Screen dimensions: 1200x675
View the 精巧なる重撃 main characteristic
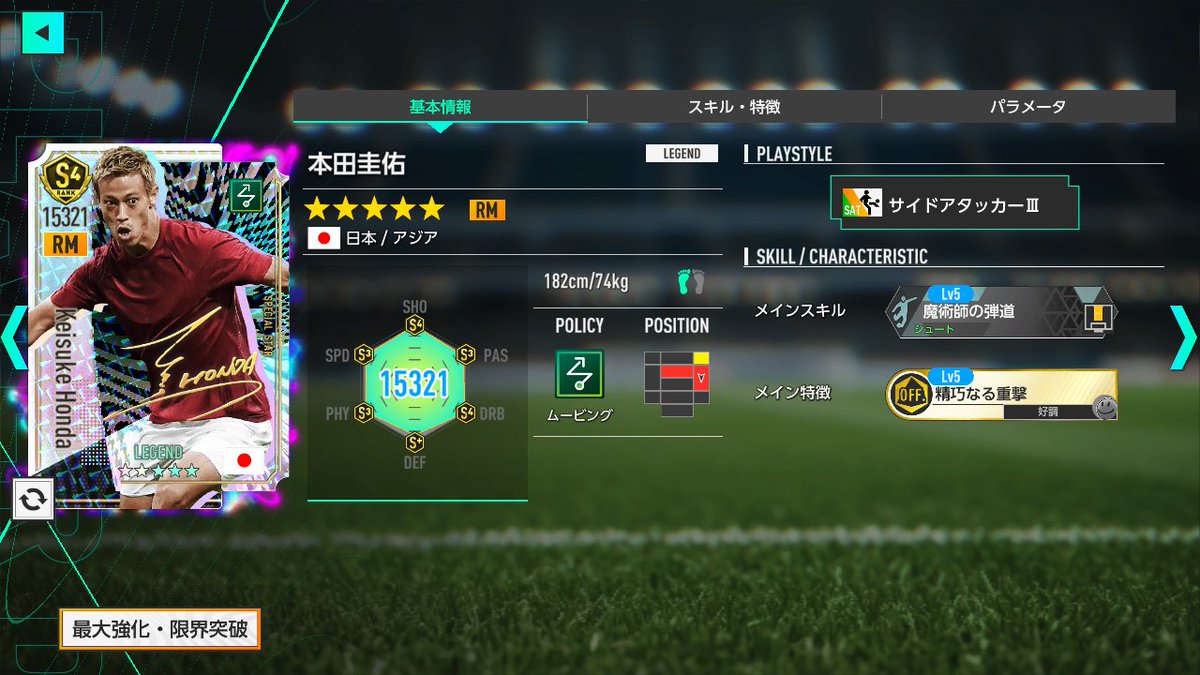click(x=1002, y=395)
